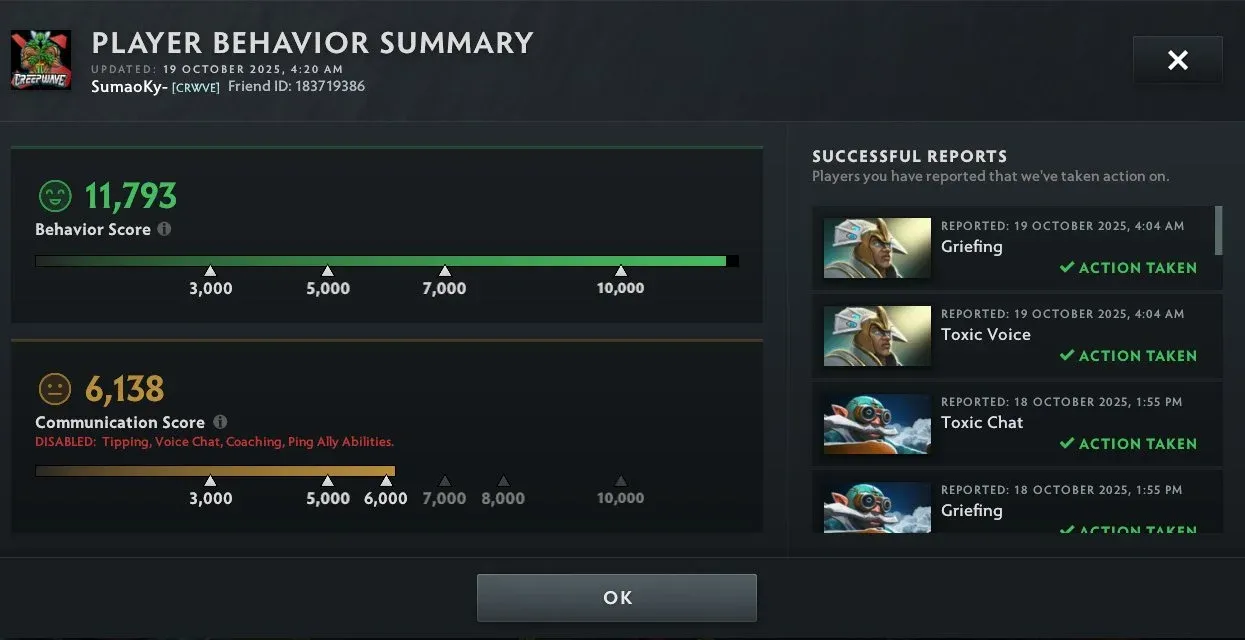Confirm with the OK button

(x=616, y=597)
